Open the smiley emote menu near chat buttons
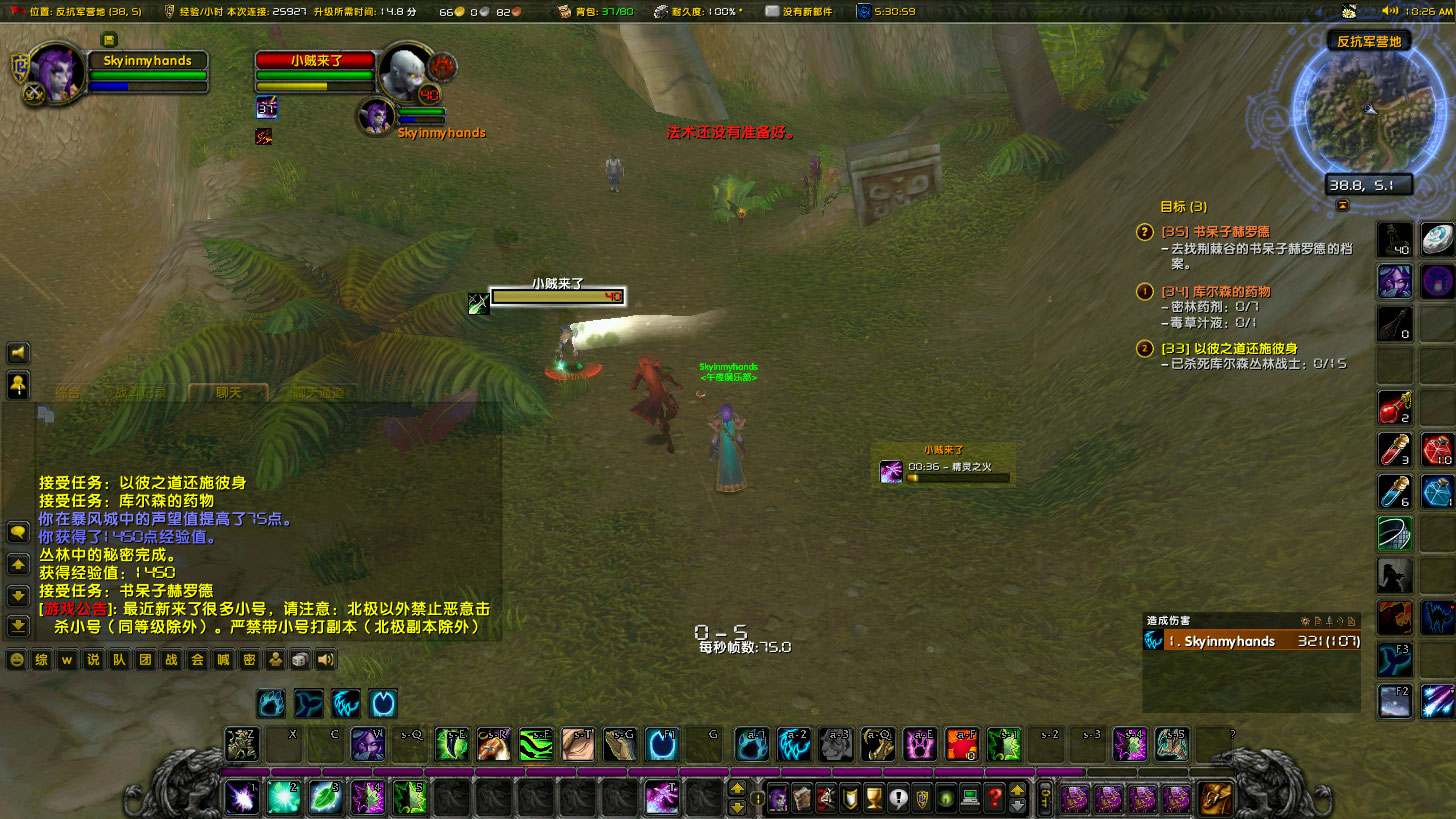Screen dimensions: 1456x819 click(16, 660)
